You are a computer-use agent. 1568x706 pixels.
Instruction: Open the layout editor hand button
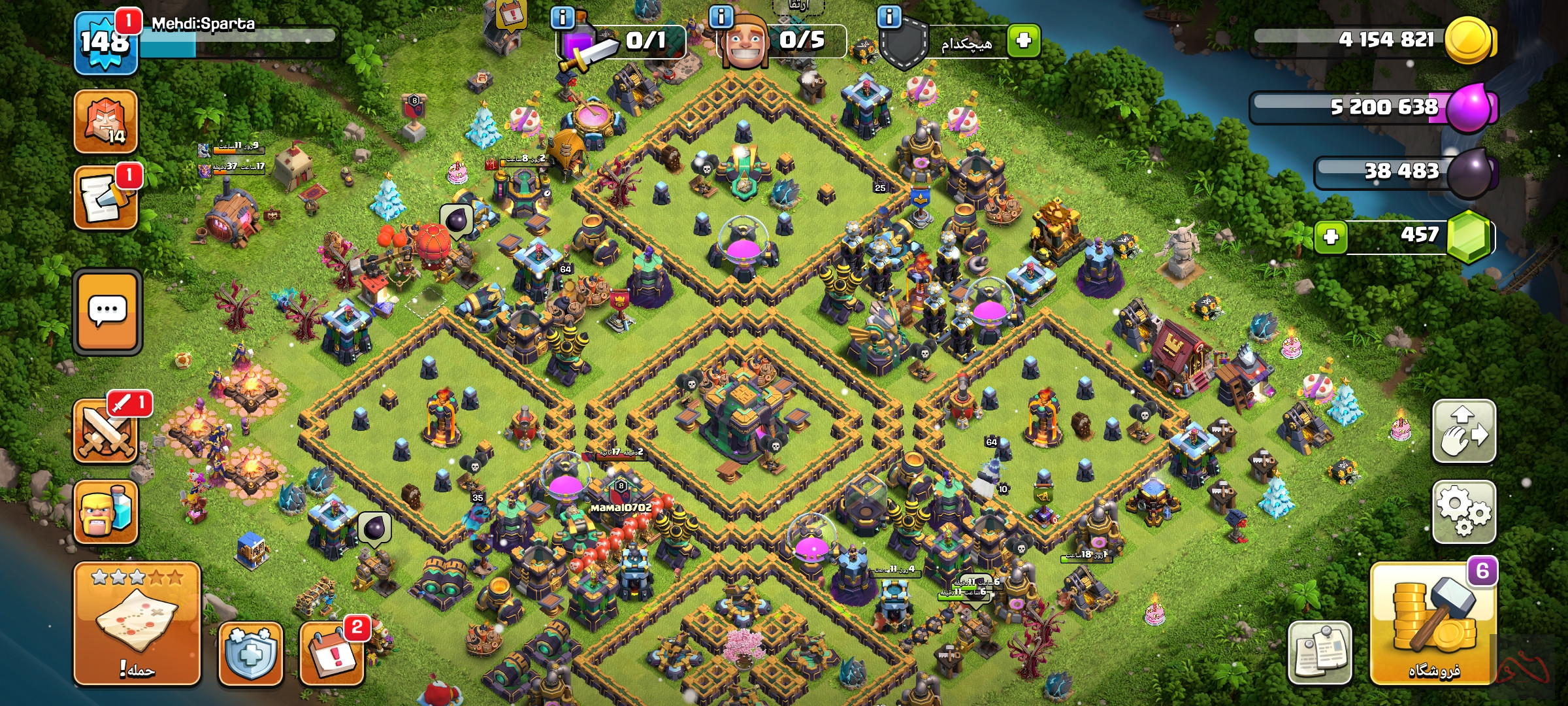point(1464,431)
